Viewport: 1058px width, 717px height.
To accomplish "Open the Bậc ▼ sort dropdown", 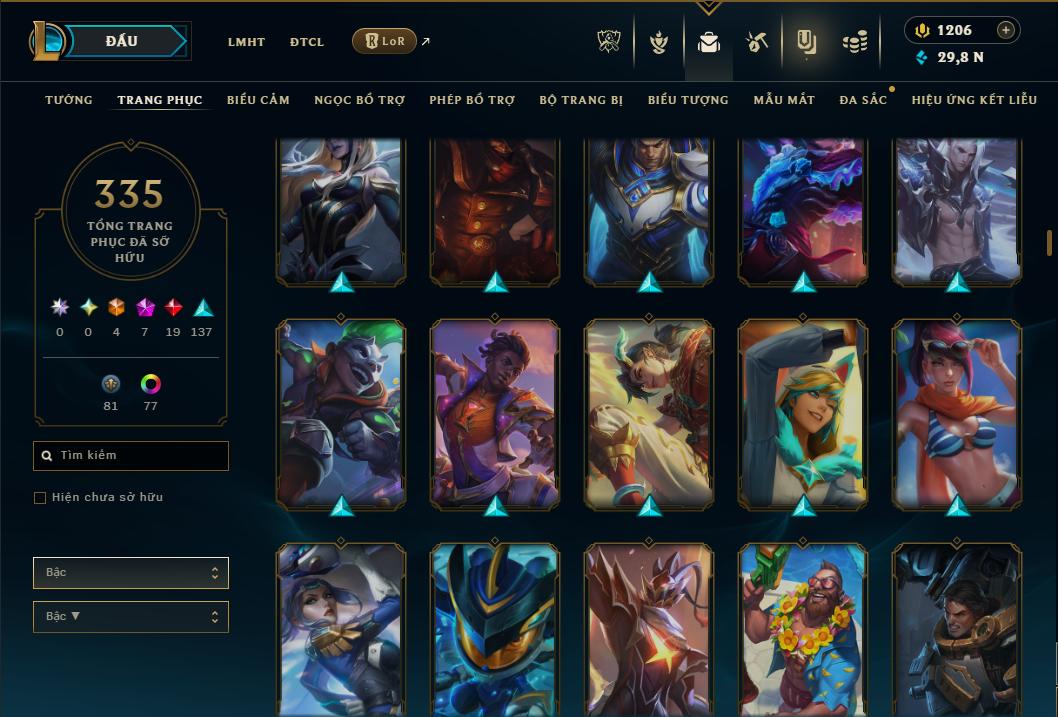I will click(131, 616).
